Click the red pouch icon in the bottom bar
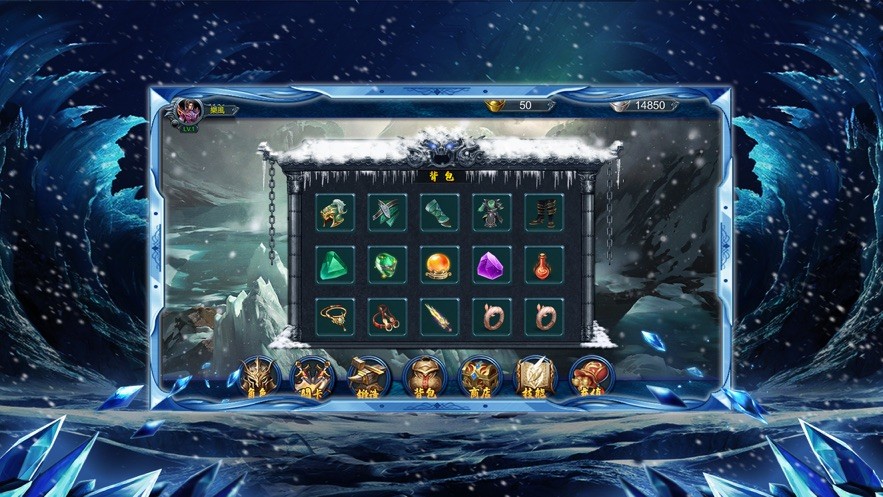 [590, 377]
